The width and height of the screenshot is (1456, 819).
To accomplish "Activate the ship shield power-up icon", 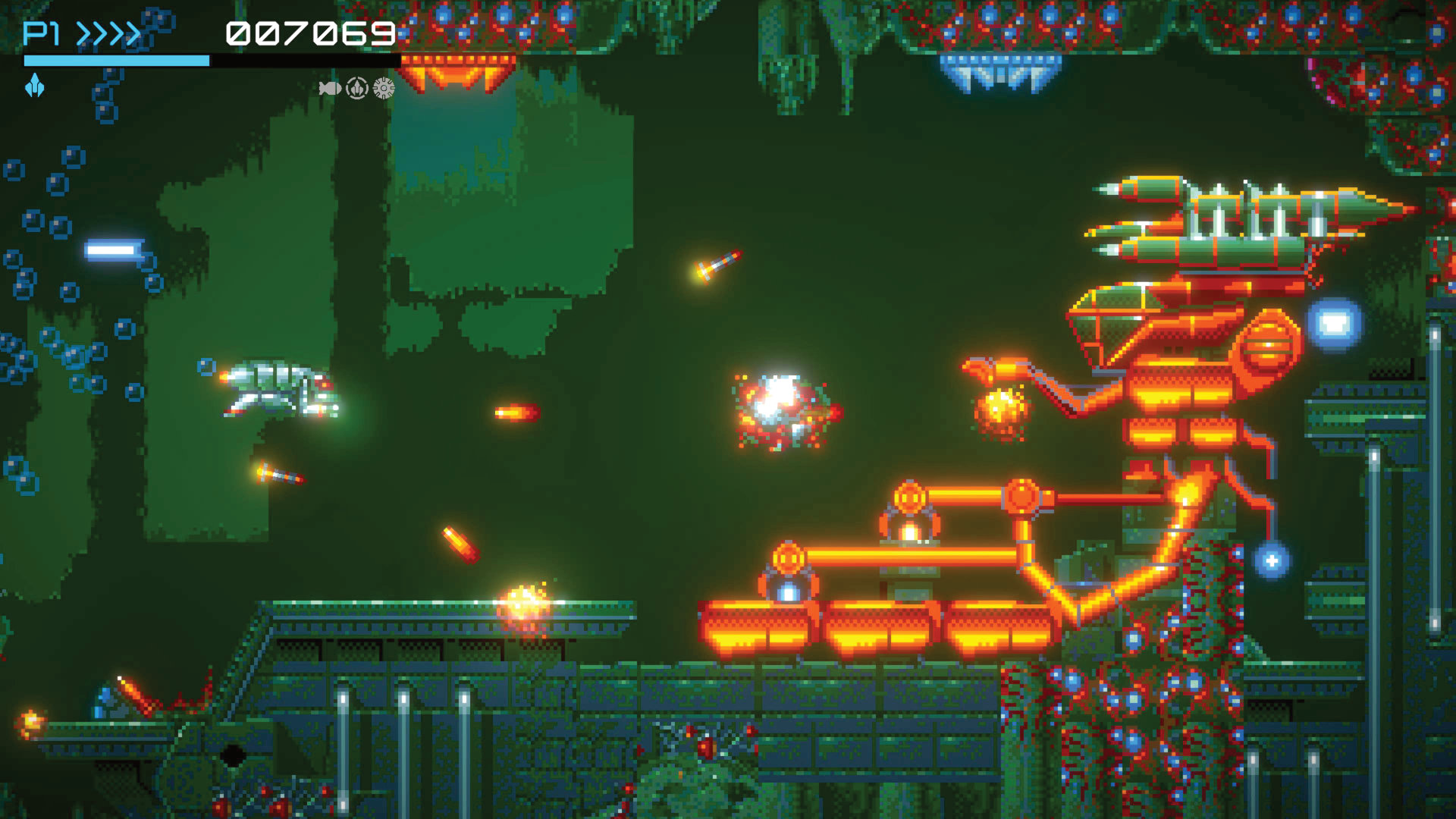I will [357, 89].
